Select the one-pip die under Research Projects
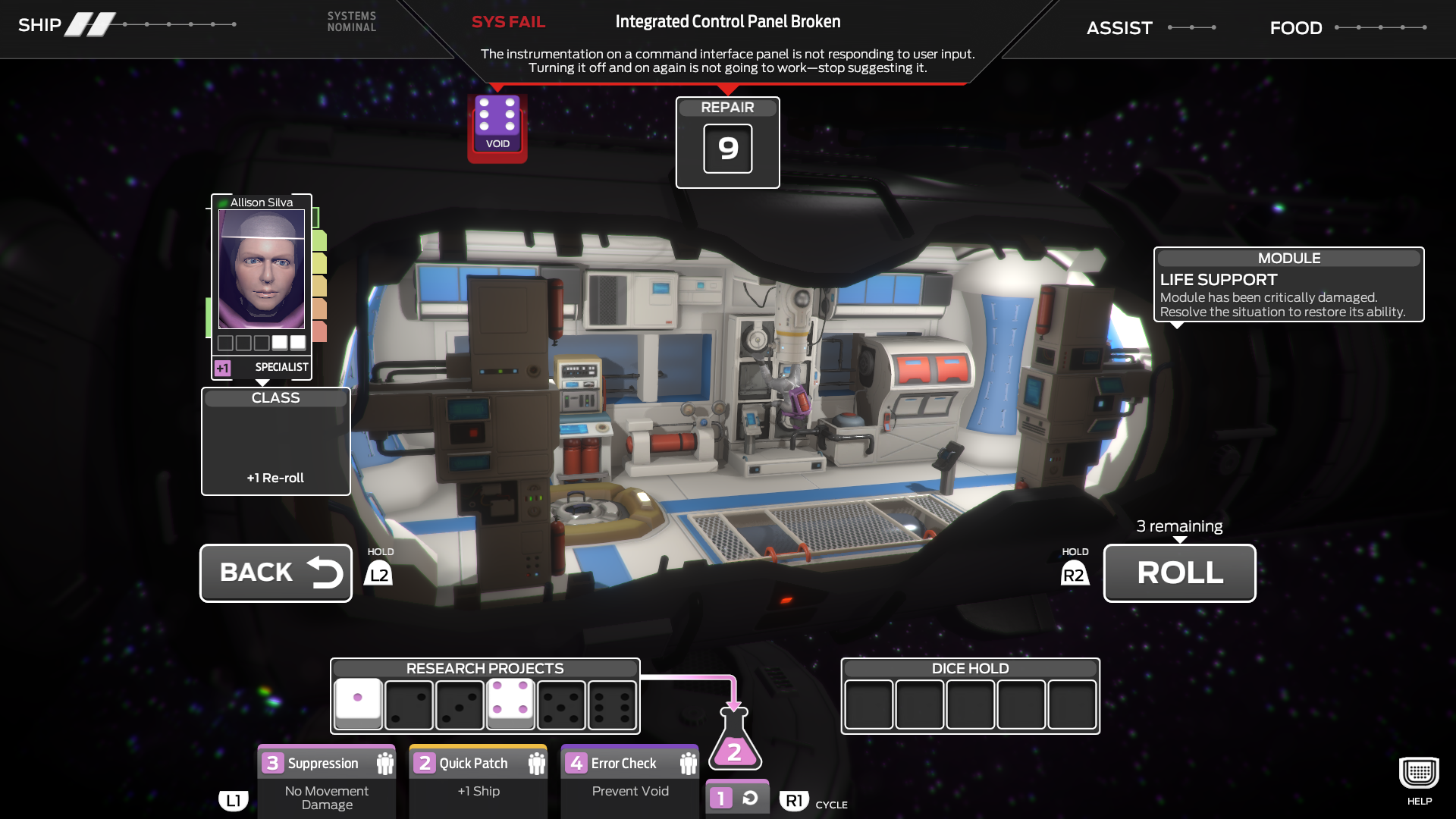This screenshot has width=1456, height=819. tap(357, 704)
